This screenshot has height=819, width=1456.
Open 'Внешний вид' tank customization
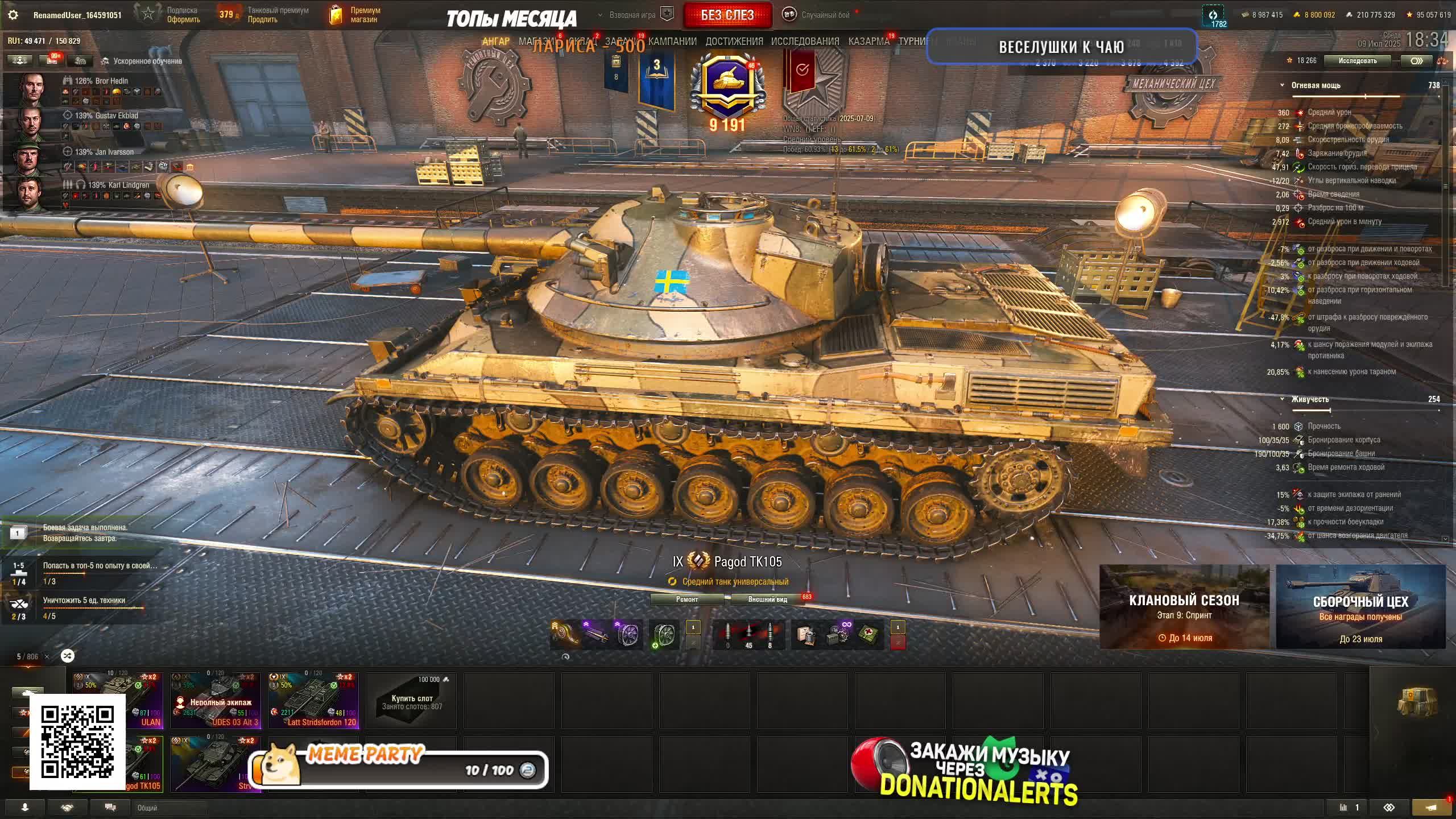tap(767, 599)
